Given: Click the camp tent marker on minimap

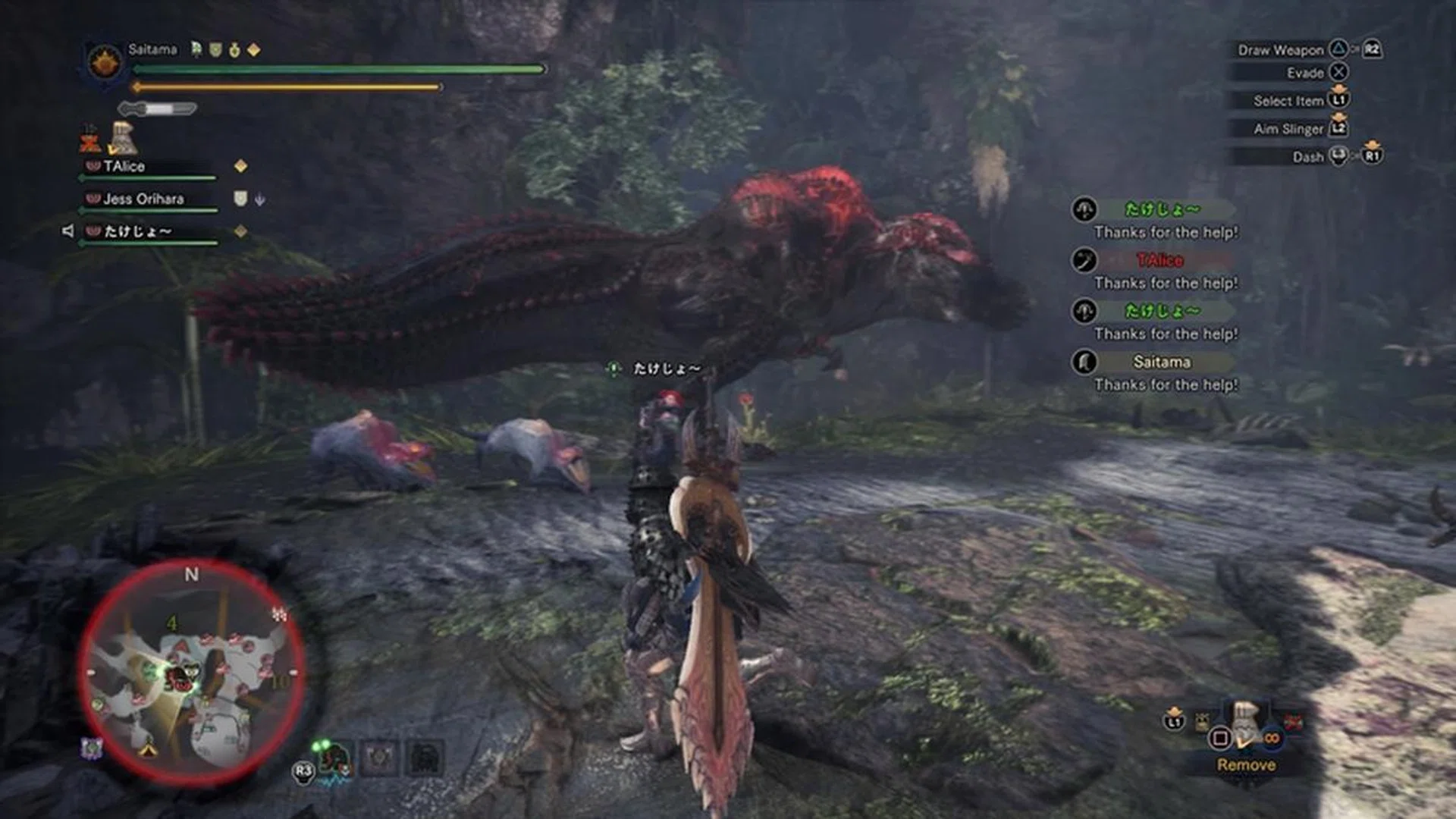Looking at the screenshot, I should pos(148,749).
